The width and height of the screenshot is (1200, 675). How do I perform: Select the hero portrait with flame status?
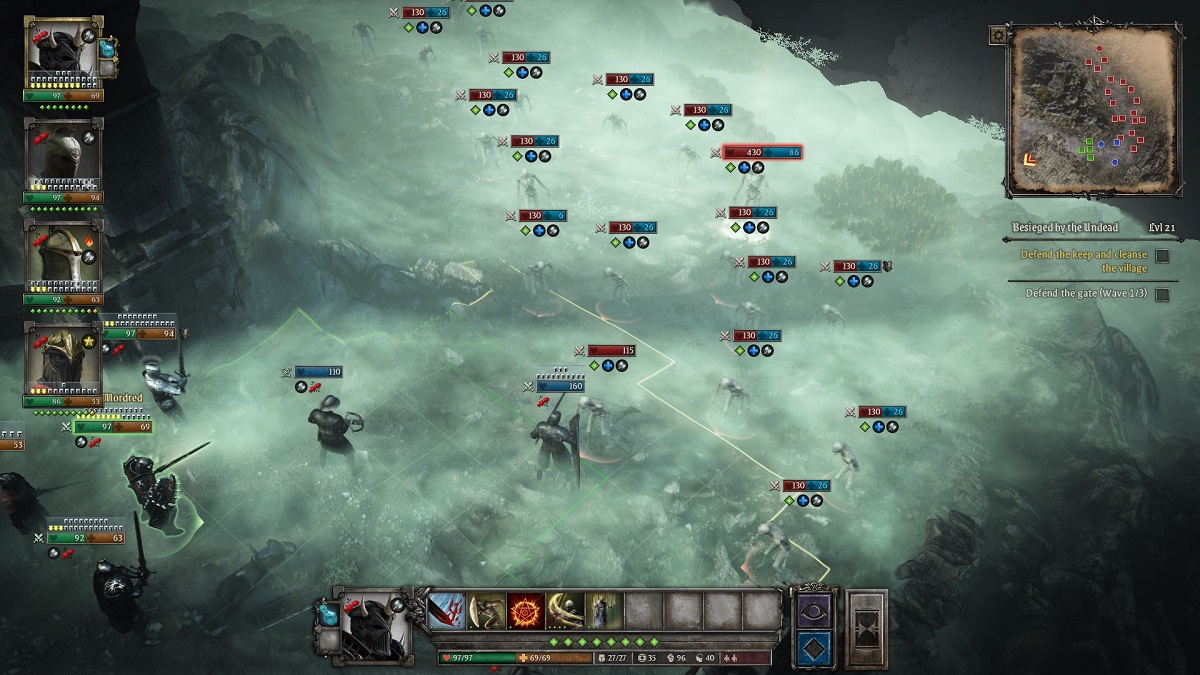pyautogui.click(x=62, y=257)
